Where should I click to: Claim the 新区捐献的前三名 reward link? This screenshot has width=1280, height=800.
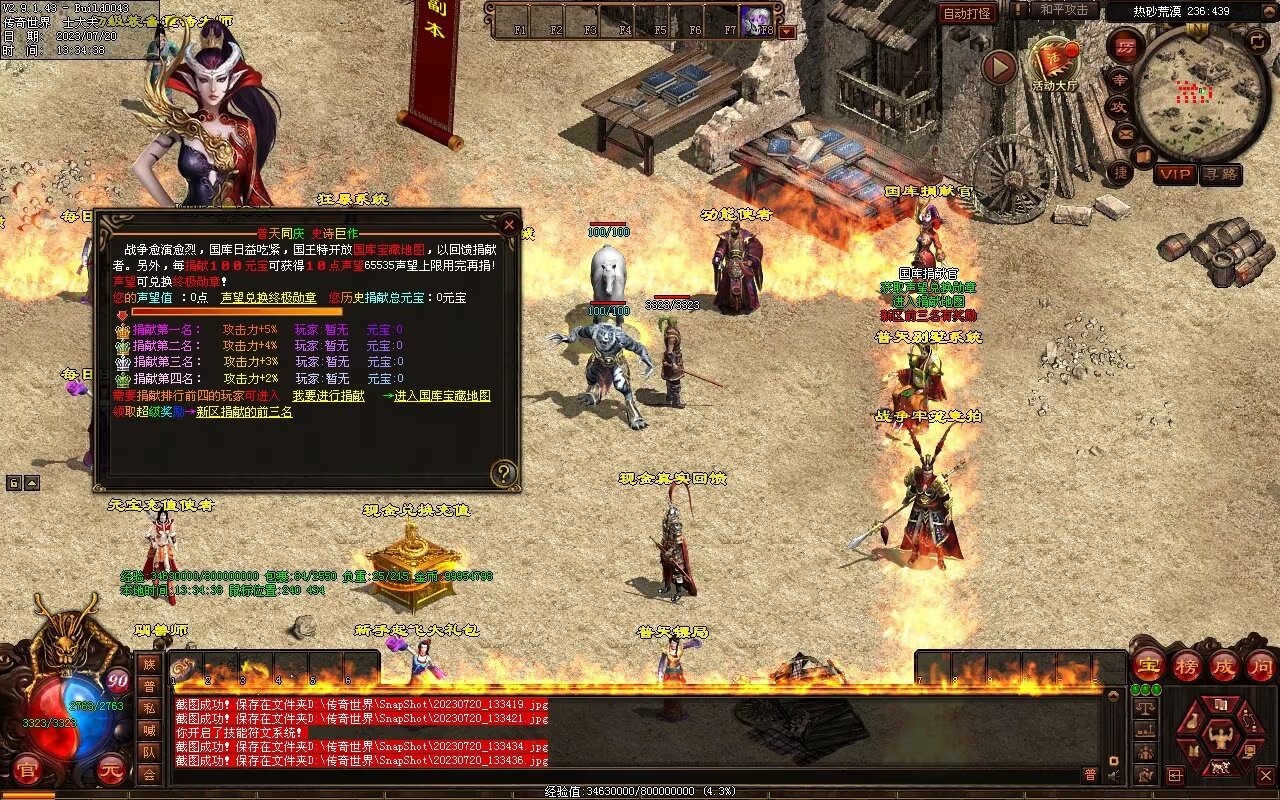(x=244, y=412)
